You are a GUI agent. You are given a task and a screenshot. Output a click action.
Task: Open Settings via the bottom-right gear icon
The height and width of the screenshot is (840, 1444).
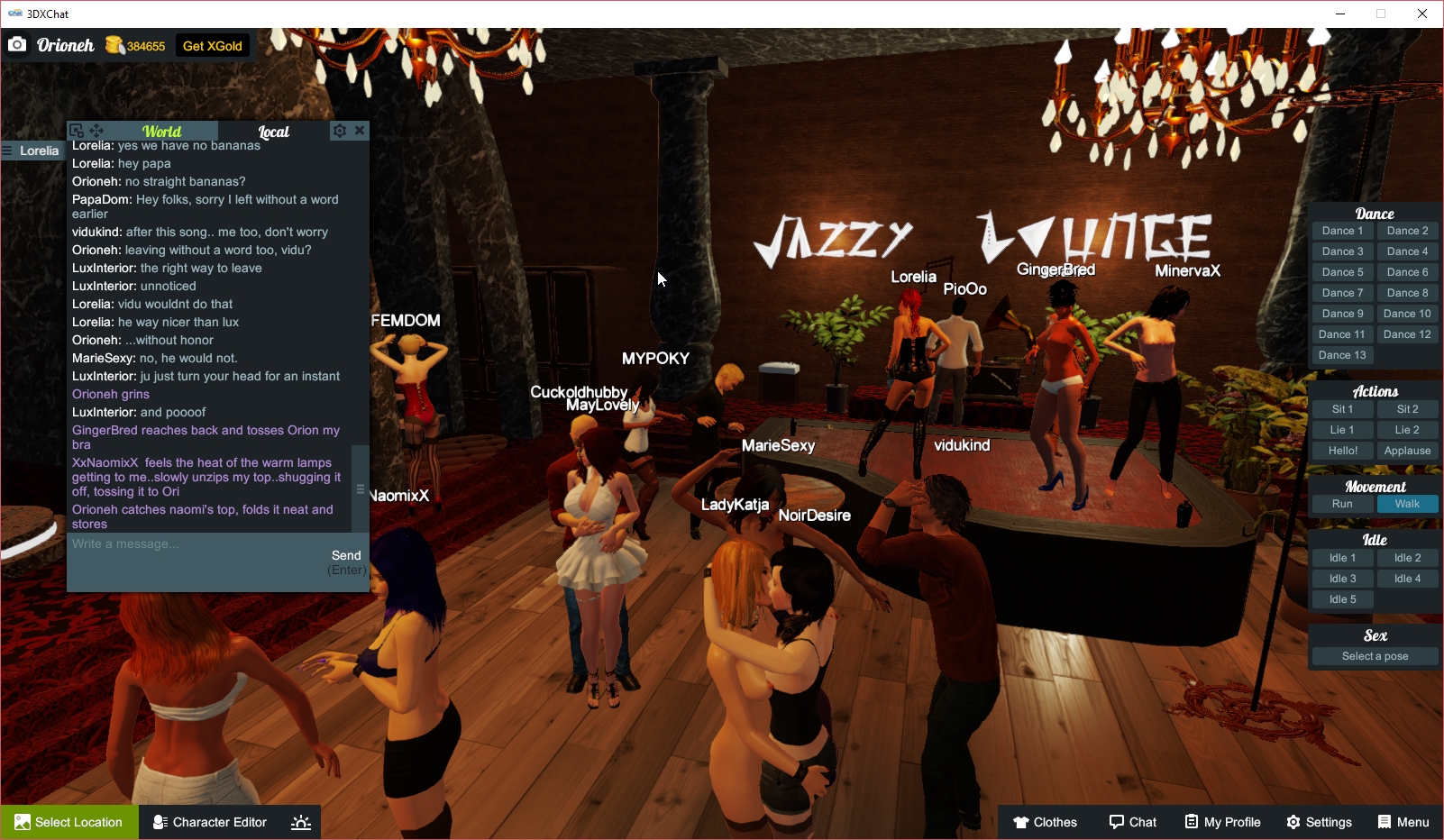point(1293,821)
